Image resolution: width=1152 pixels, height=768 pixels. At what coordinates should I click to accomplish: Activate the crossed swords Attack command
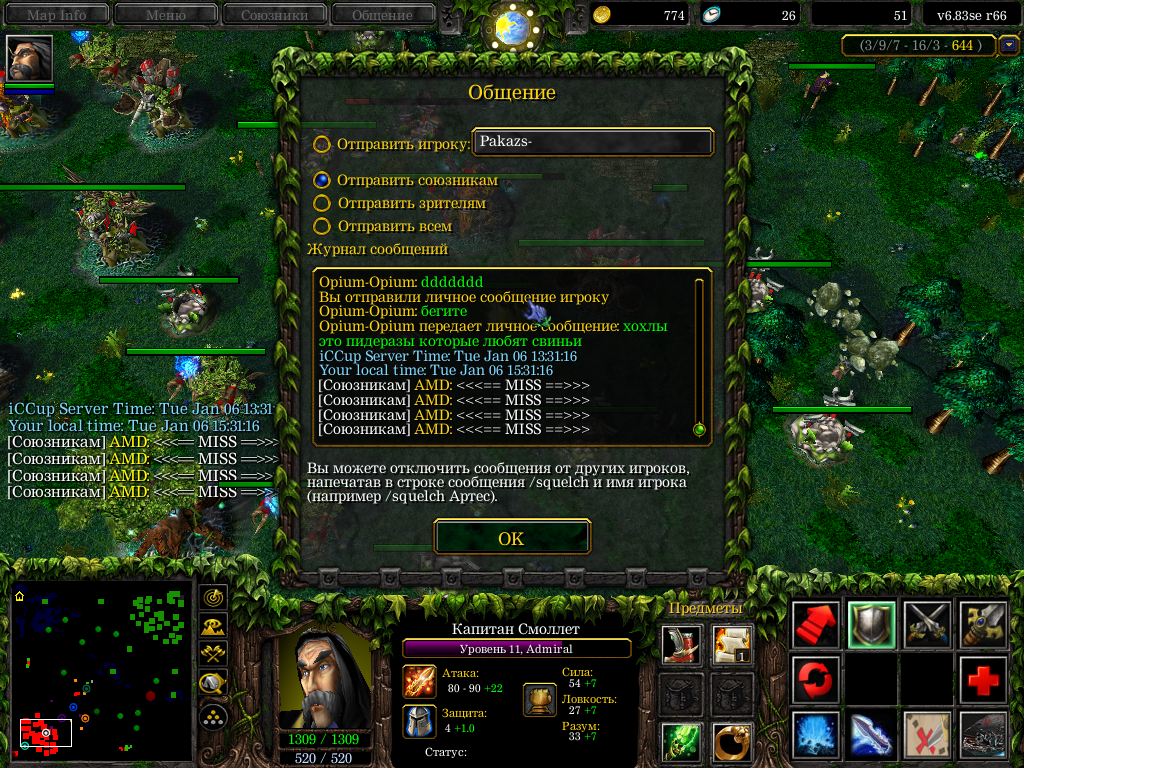click(x=927, y=625)
